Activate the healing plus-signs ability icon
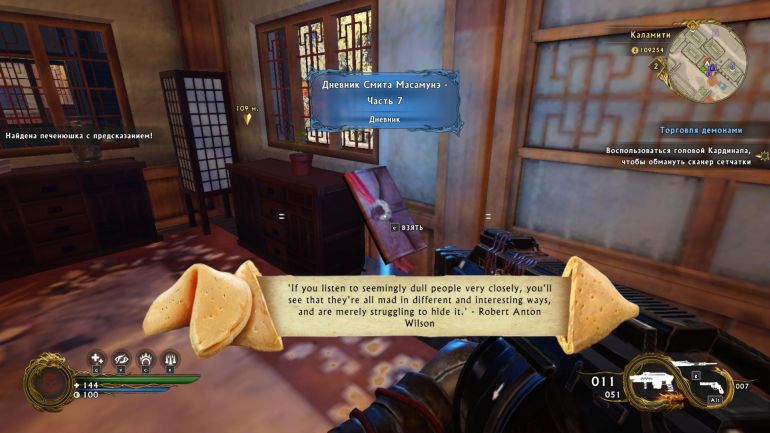This screenshot has height=433, width=770. [x=97, y=359]
